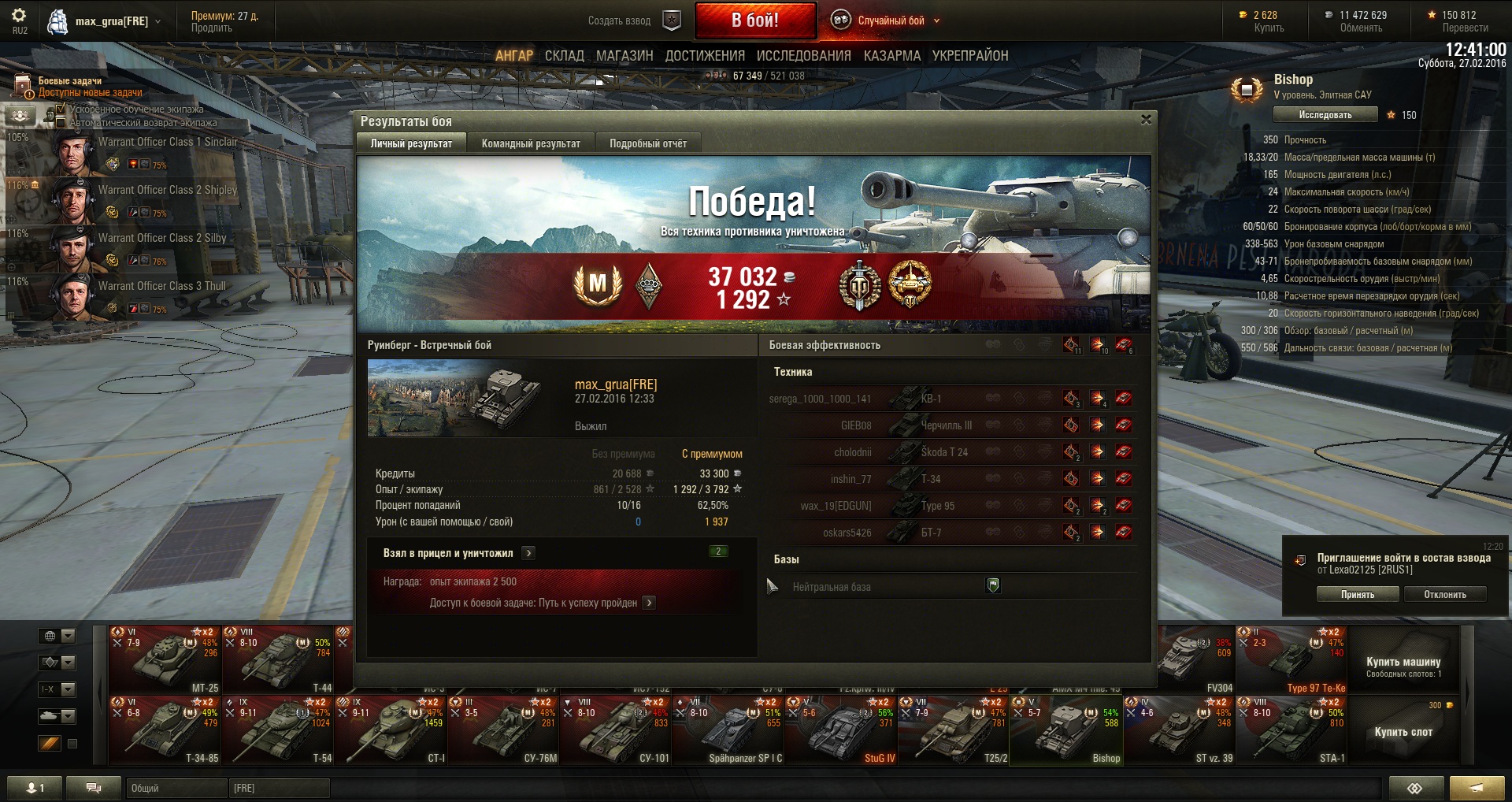Open the УКРЕПРАЙОН stronghold section

pos(969,56)
